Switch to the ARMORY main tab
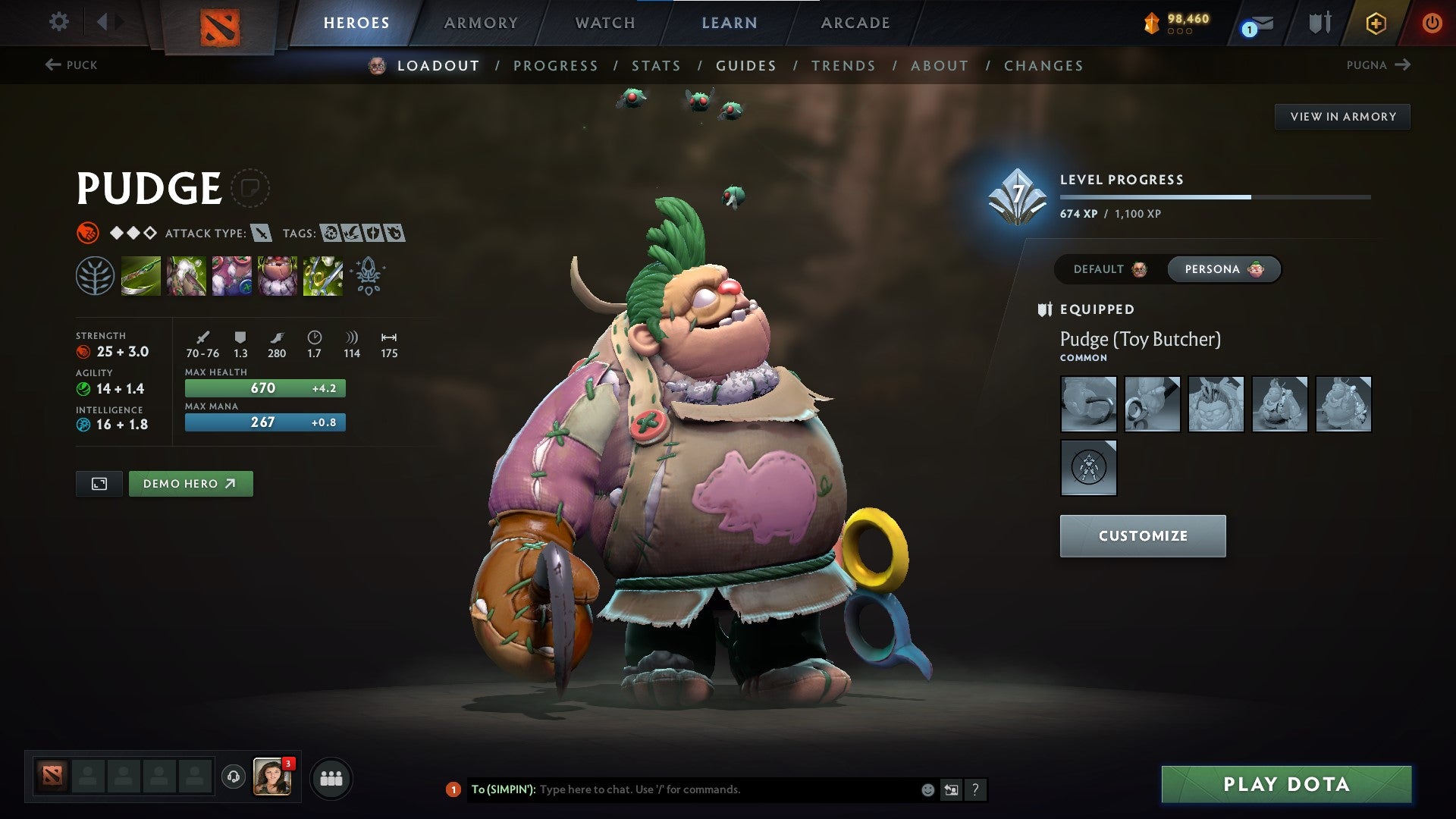The width and height of the screenshot is (1456, 819). point(482,23)
